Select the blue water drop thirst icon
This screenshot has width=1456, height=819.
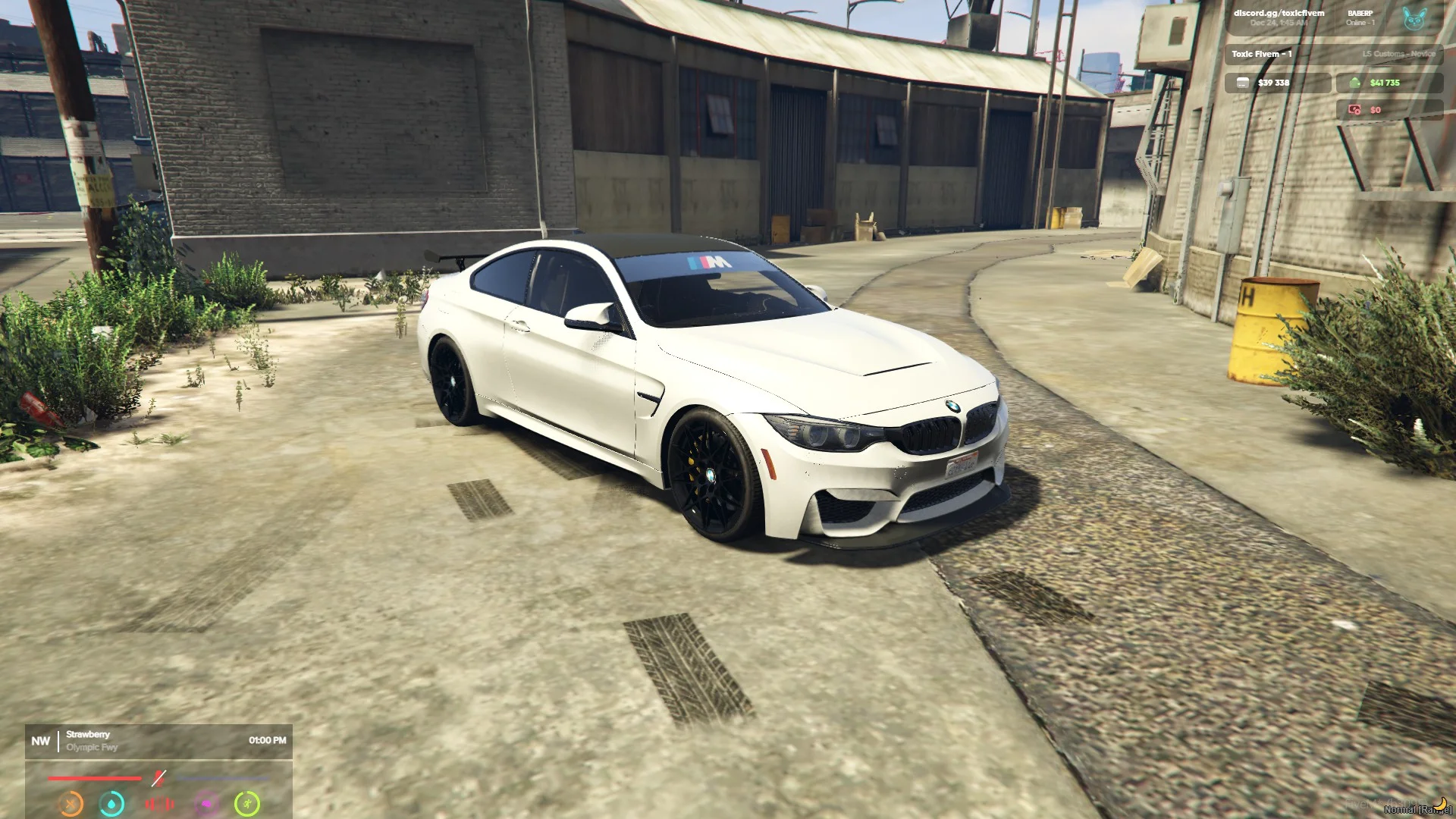point(112,803)
